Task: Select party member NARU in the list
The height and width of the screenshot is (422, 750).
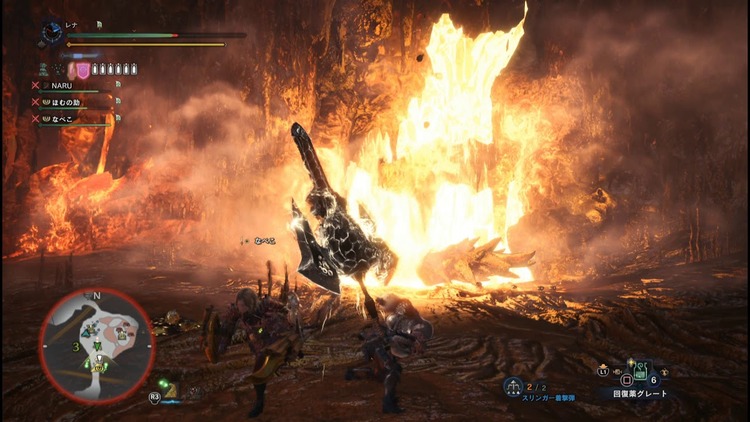Action: click(62, 87)
